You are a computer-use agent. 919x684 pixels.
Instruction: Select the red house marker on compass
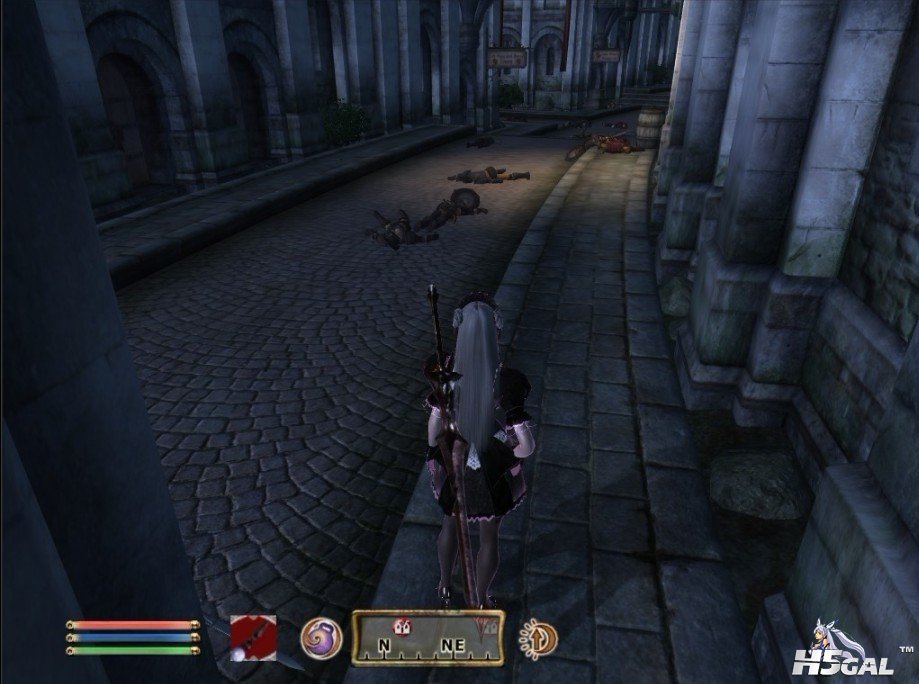point(403,627)
